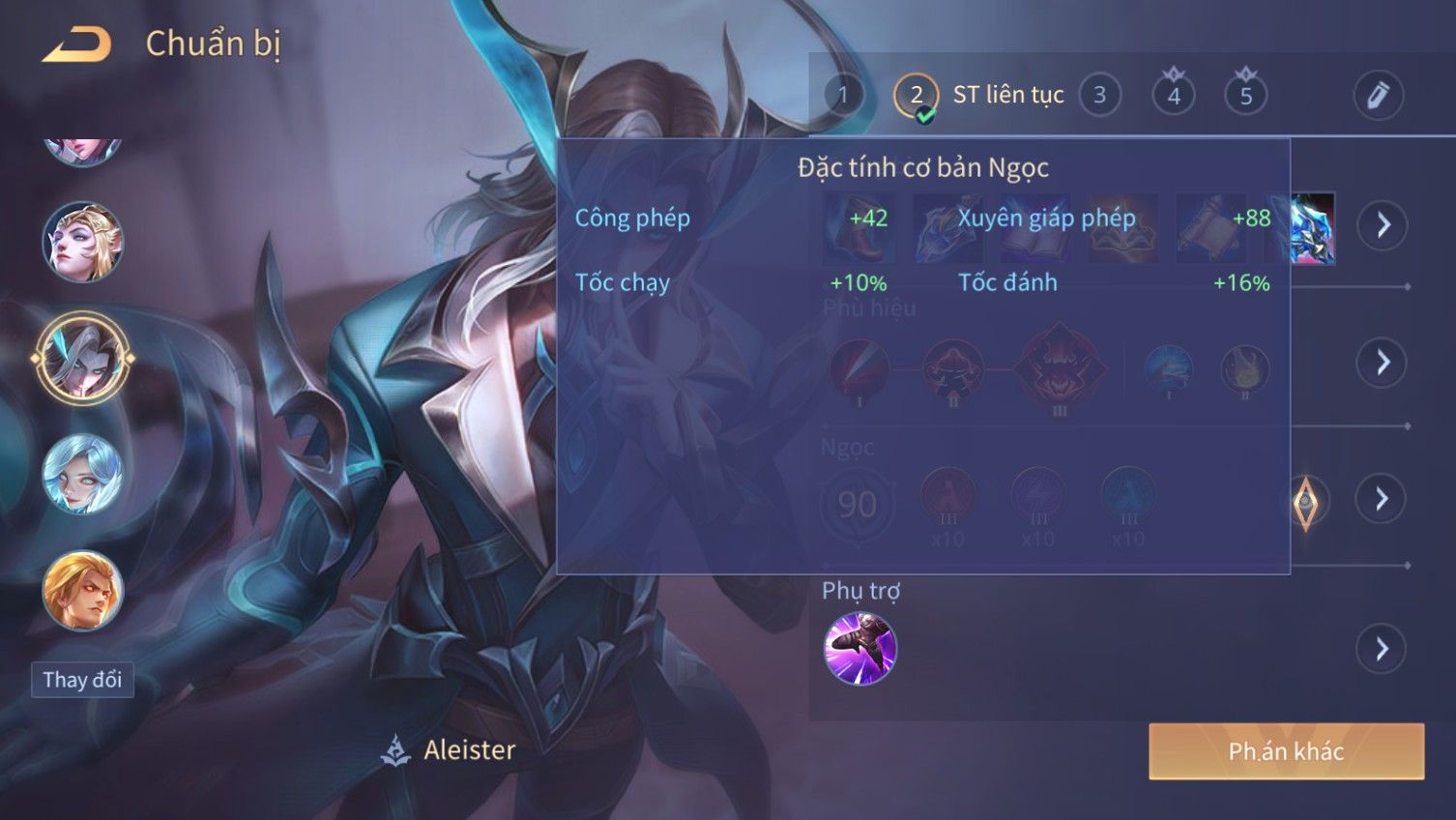Open the Ngọc row arrow
The image size is (1456, 820).
[1383, 499]
